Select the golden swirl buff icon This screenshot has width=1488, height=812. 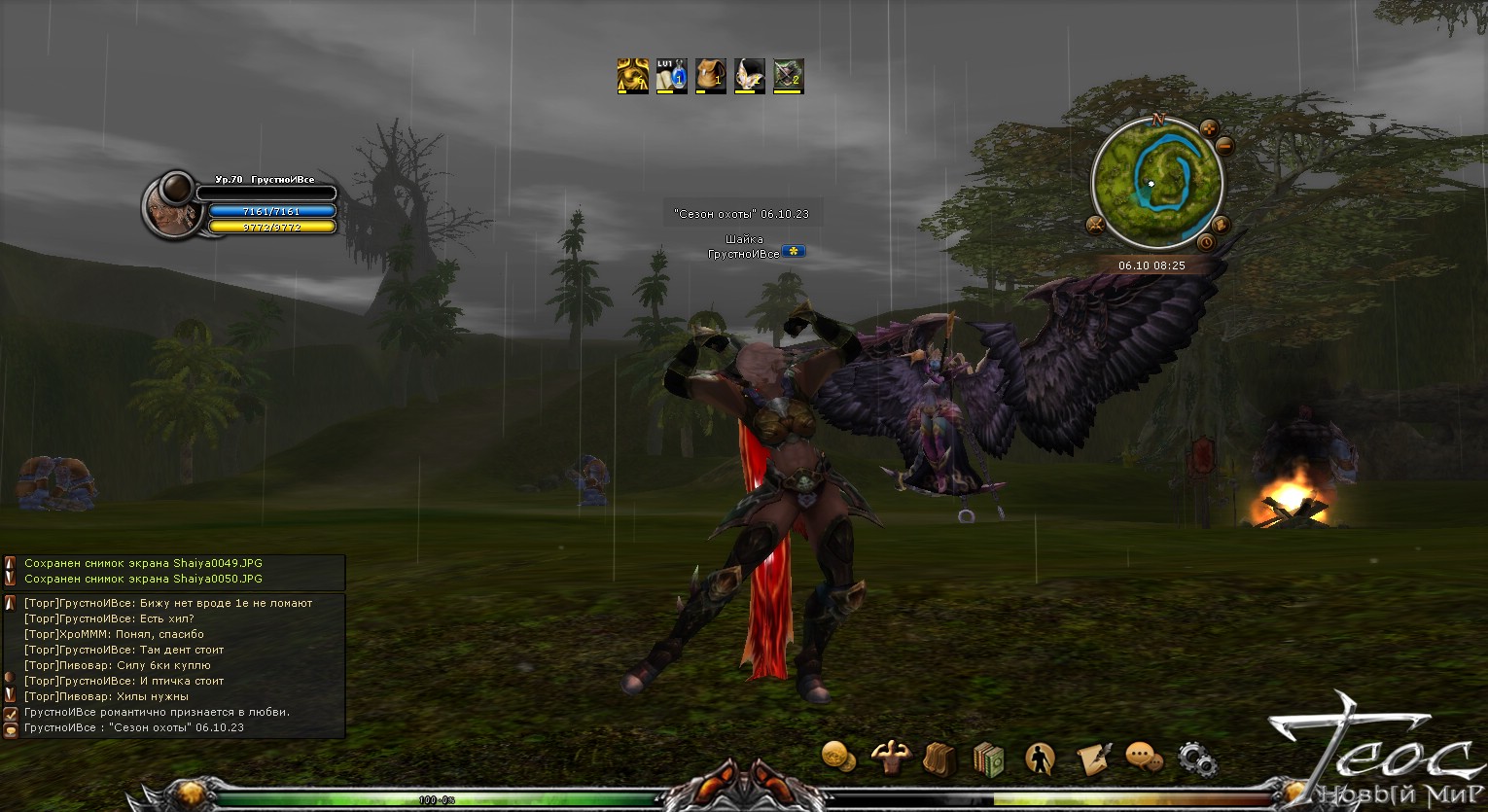click(x=632, y=76)
